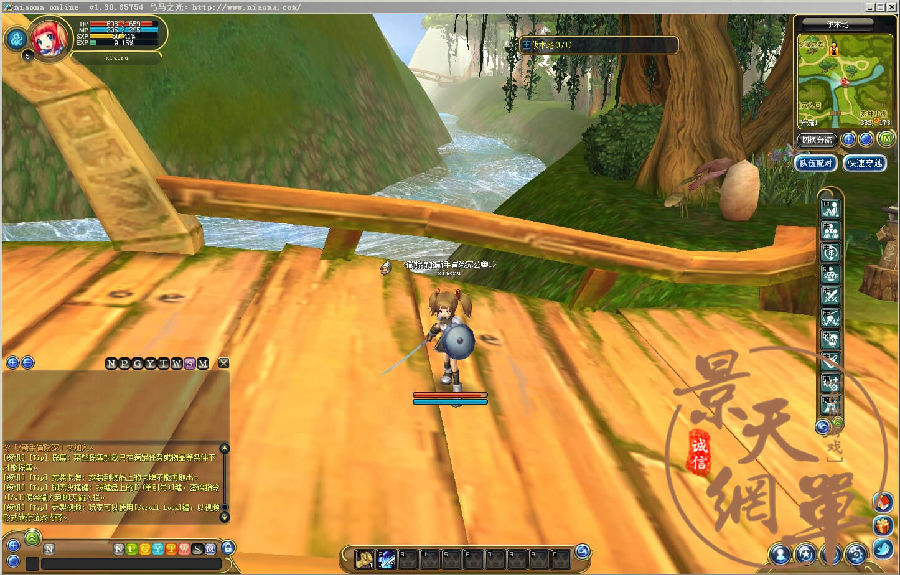Open the world map with green M button
Image resolution: width=900 pixels, height=575 pixels.
884,139
